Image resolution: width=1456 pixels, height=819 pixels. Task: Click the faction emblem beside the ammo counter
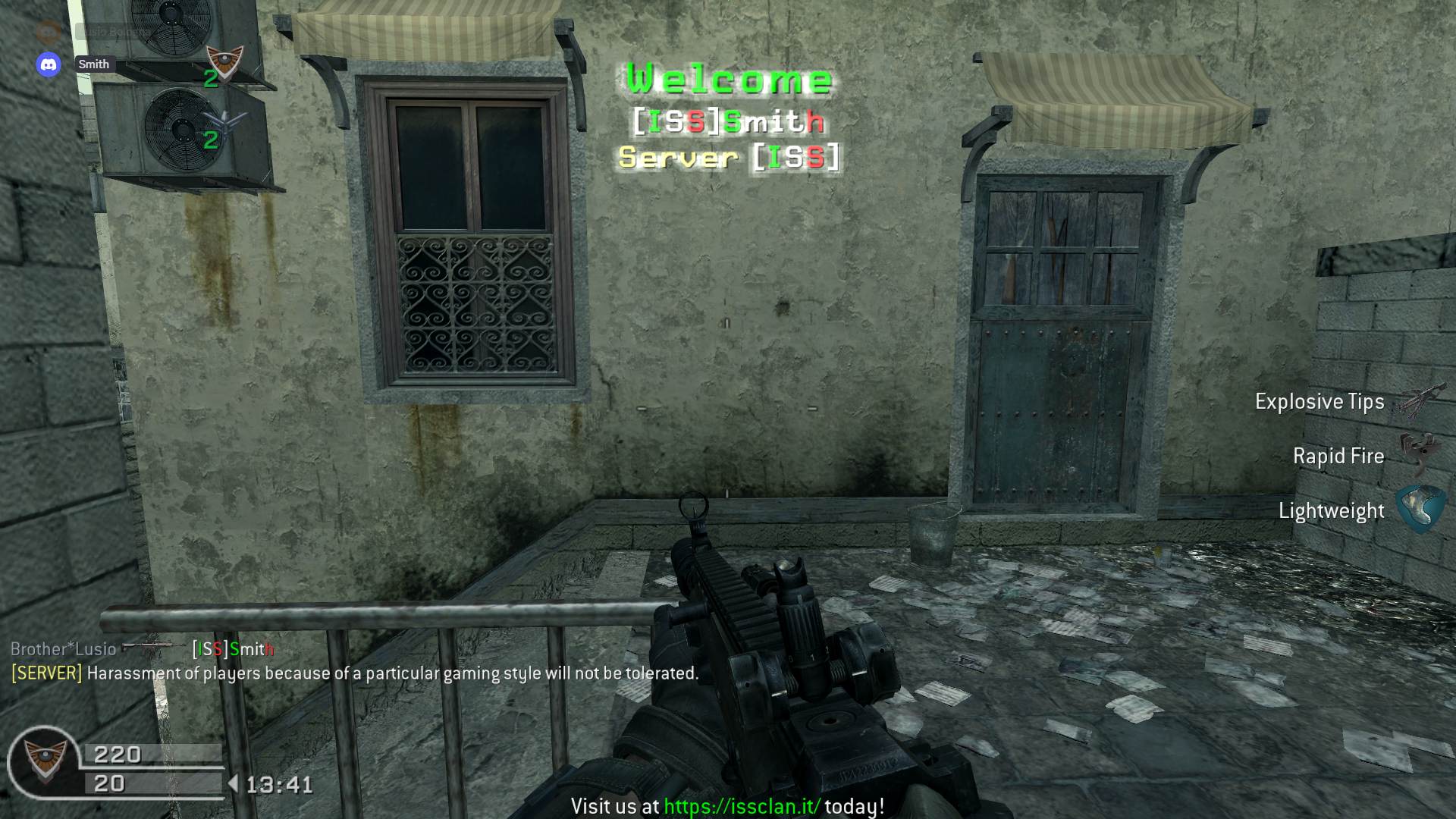pos(44,760)
